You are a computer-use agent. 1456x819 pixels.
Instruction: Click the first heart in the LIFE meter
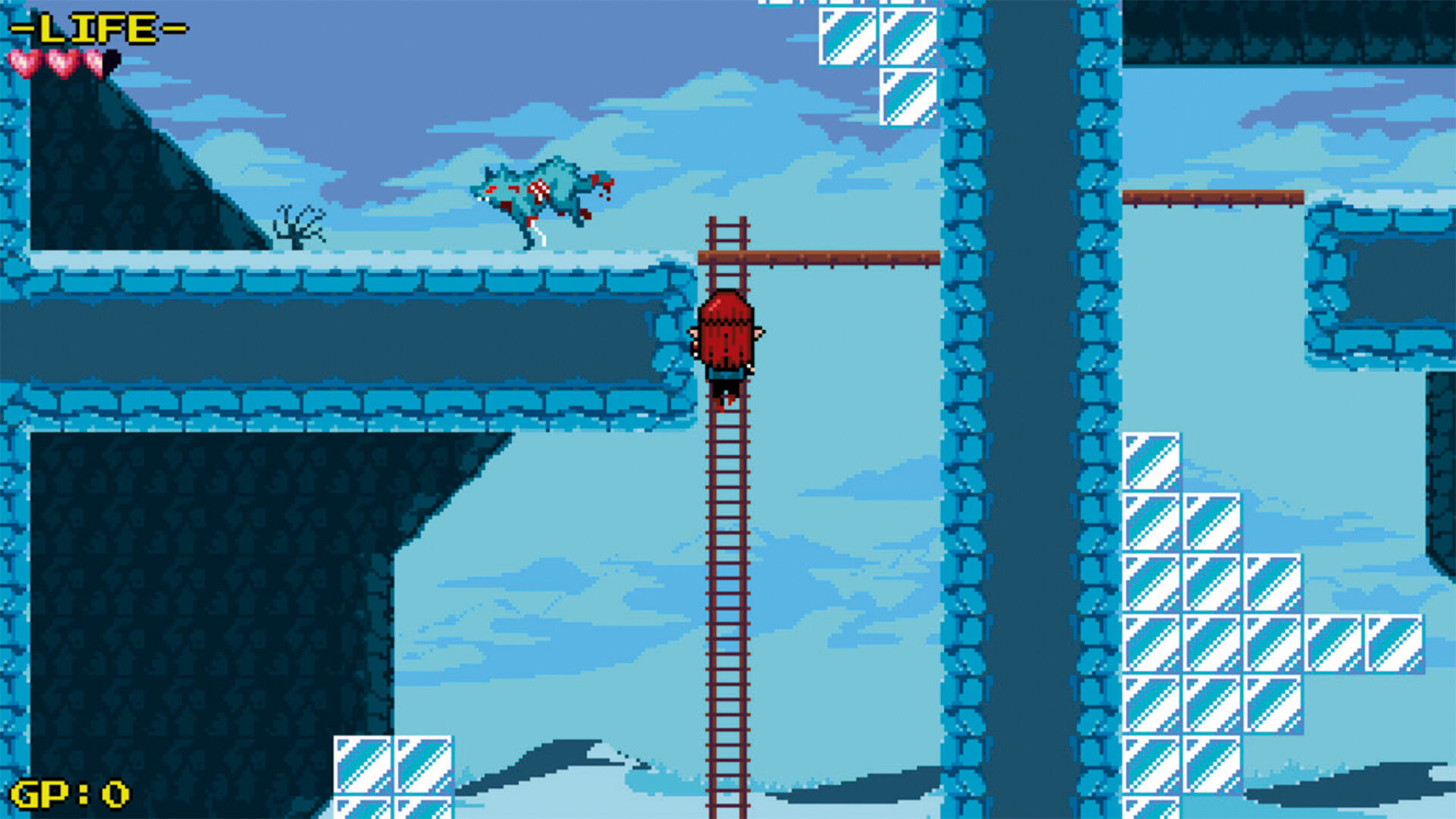click(25, 61)
